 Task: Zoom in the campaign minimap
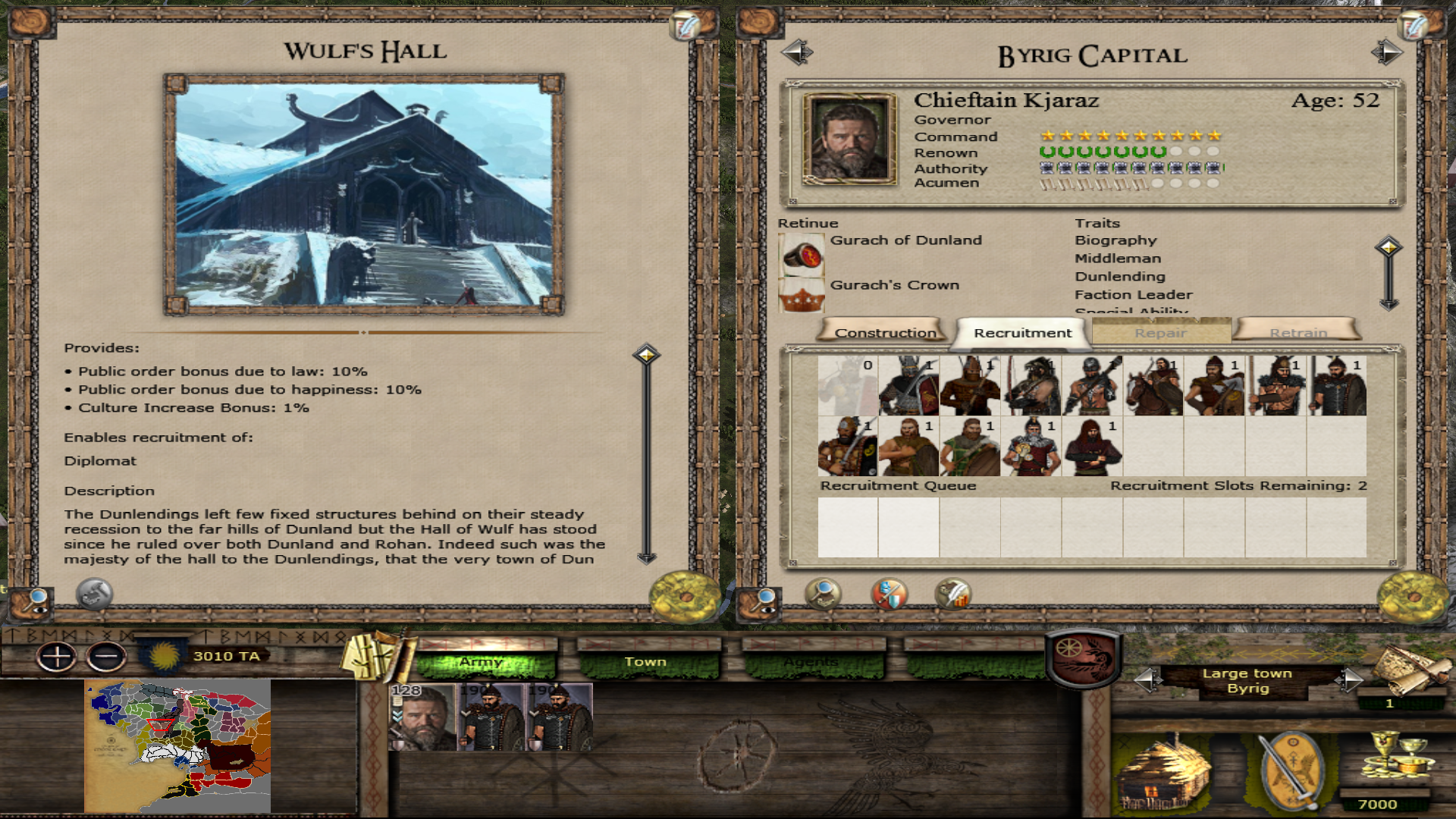click(57, 657)
